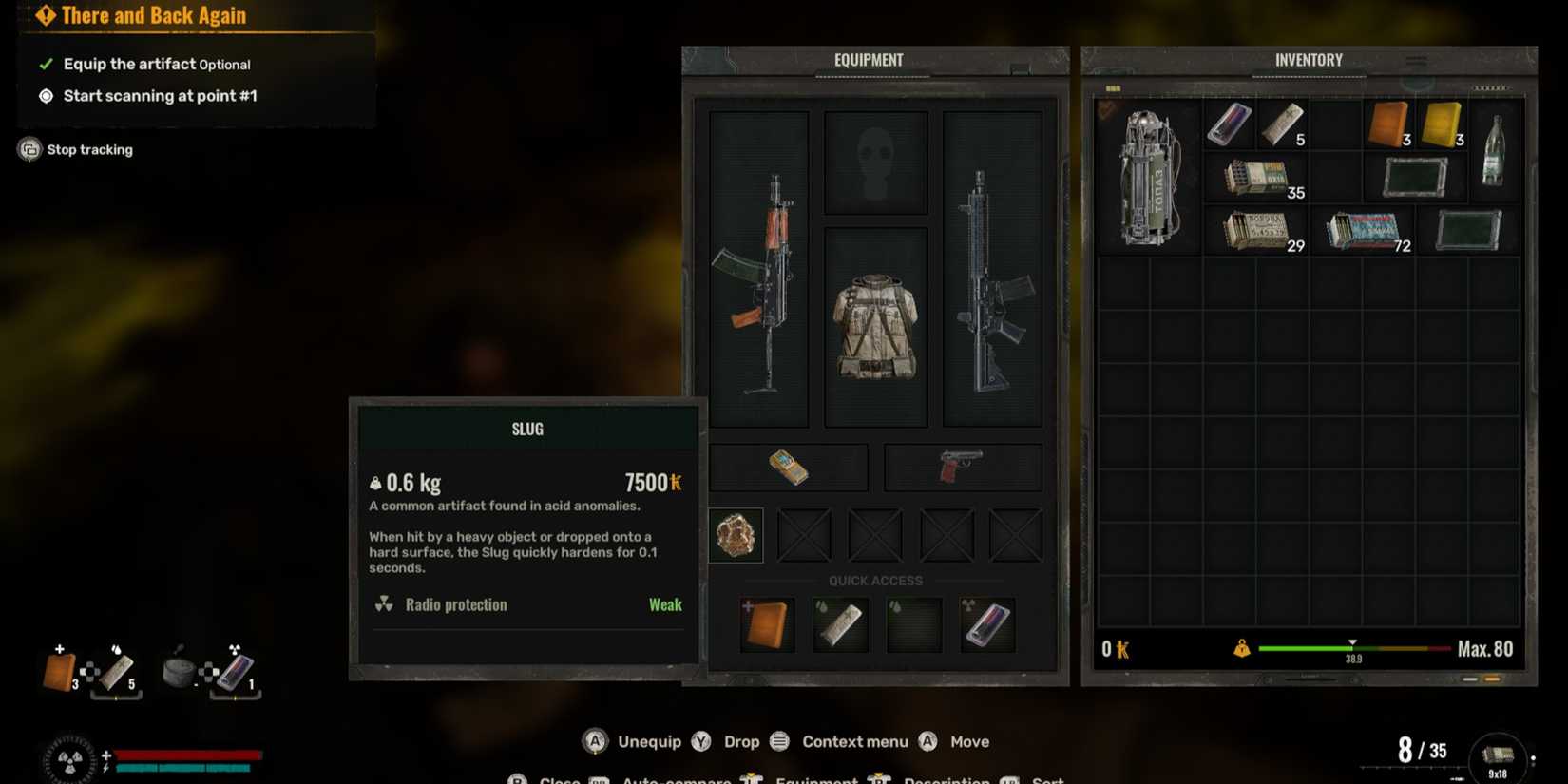1568x784 pixels.
Task: Select the PDA device in its equipment slot
Action: (789, 467)
